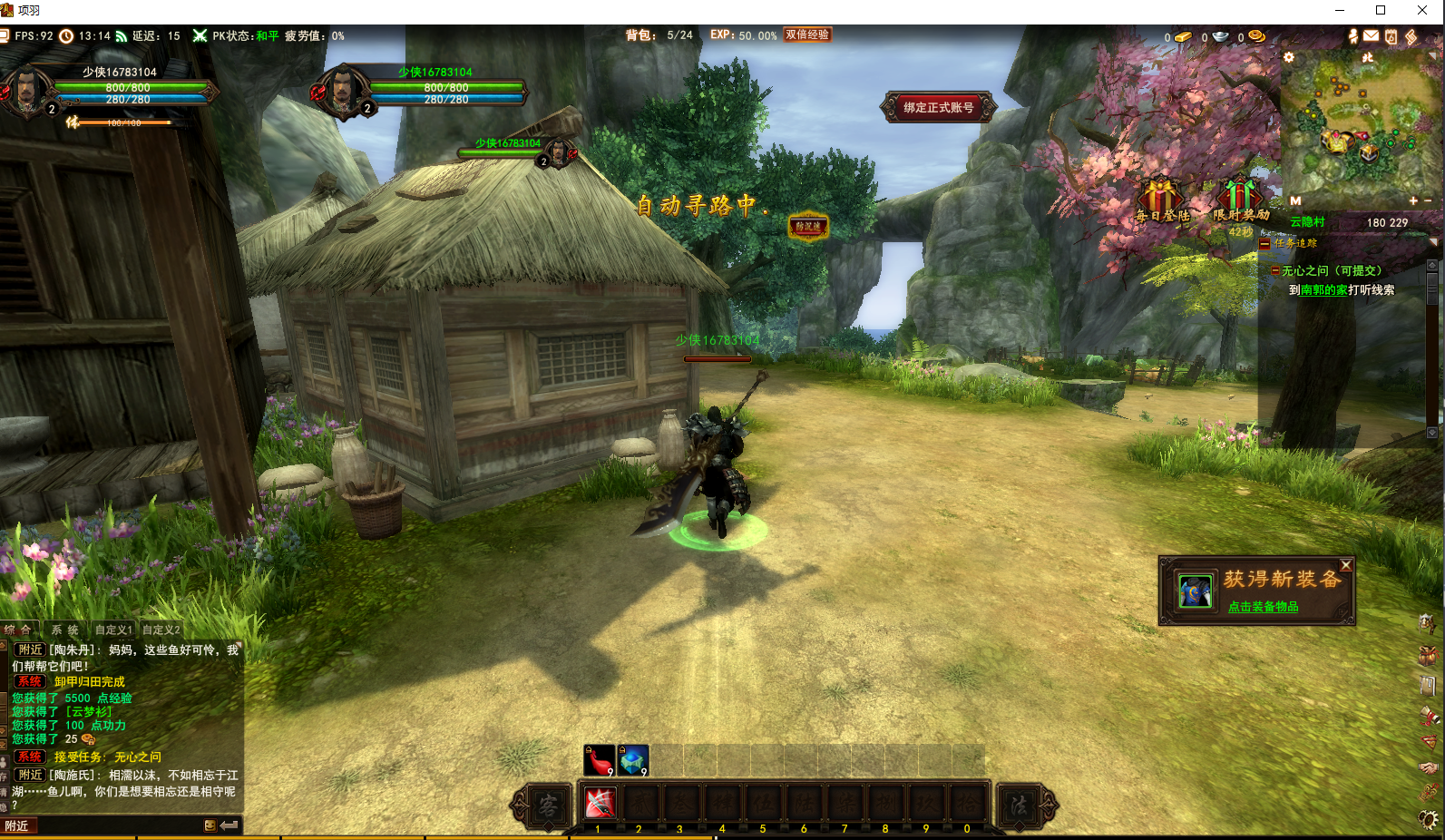1445x840 pixels.
Task: Open the mail envelope icon
Action: (x=1372, y=36)
